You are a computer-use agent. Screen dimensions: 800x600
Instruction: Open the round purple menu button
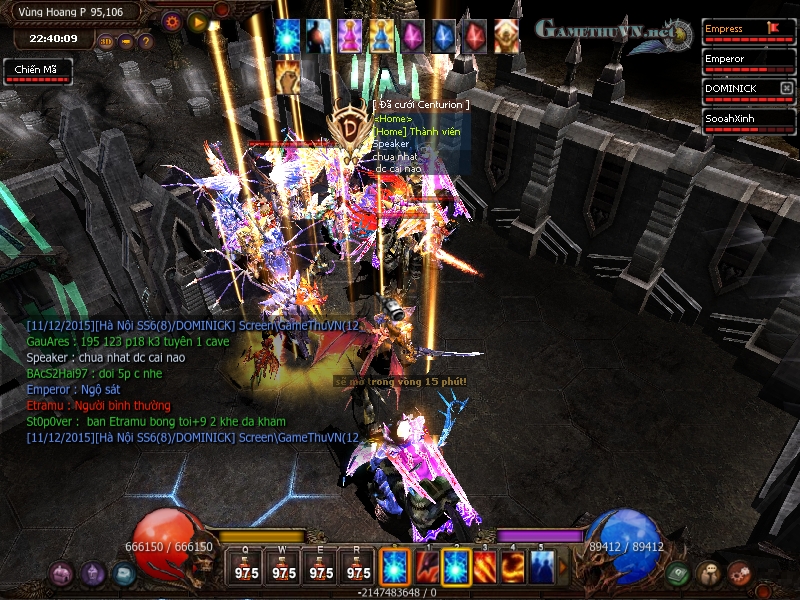point(94,574)
